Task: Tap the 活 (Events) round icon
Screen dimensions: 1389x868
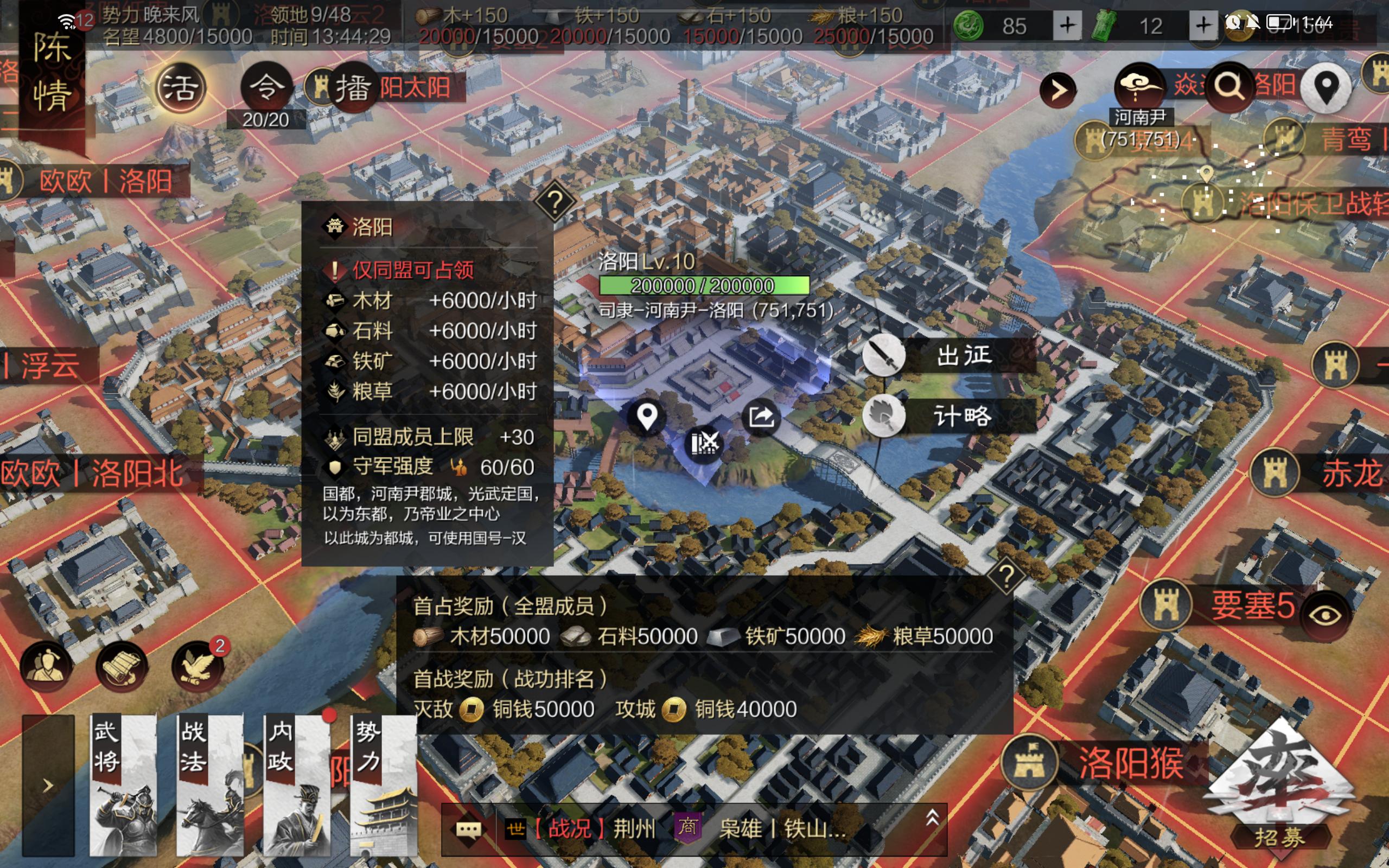Action: [x=180, y=88]
